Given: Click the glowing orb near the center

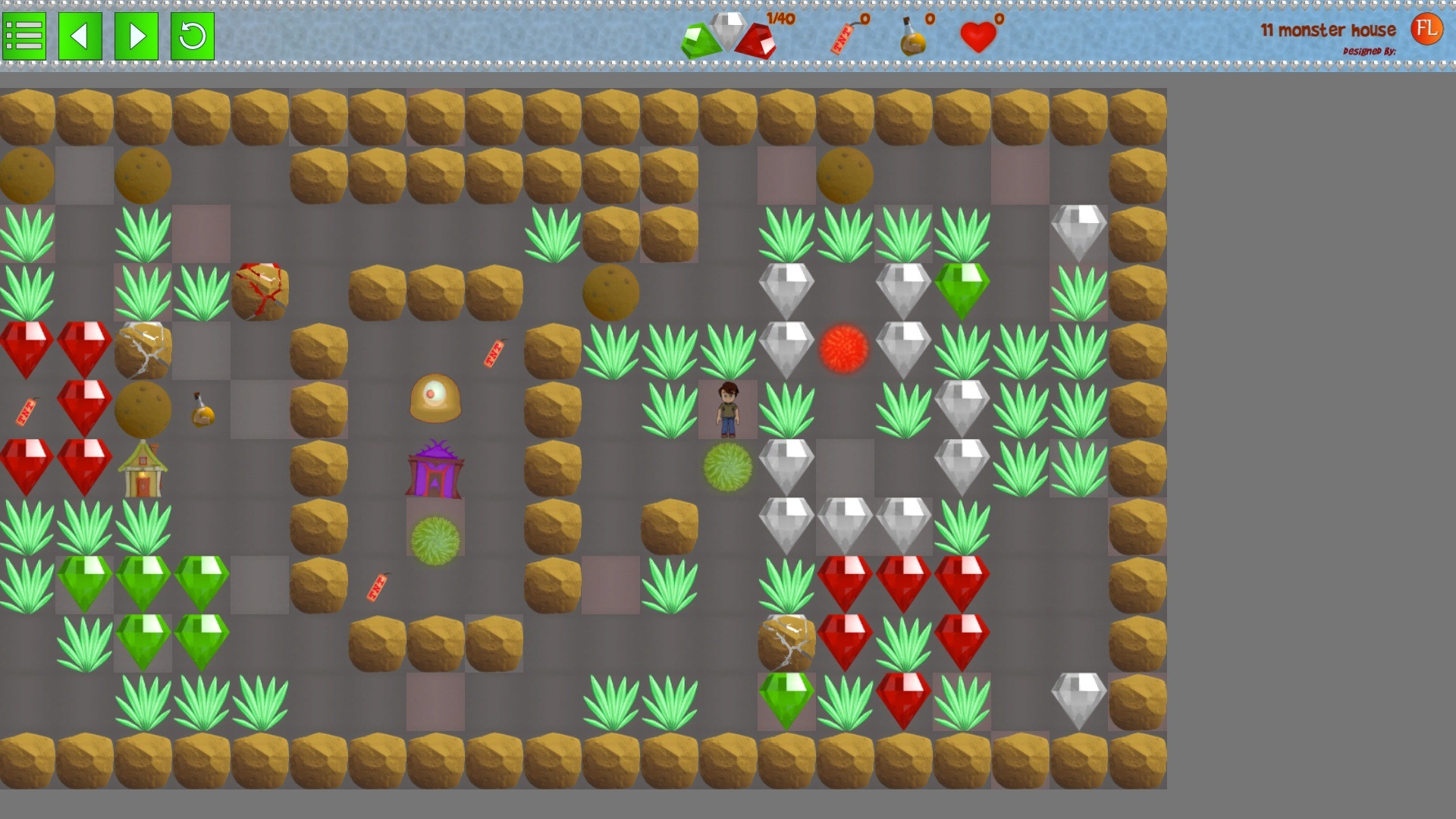Looking at the screenshot, I should click(x=435, y=400).
